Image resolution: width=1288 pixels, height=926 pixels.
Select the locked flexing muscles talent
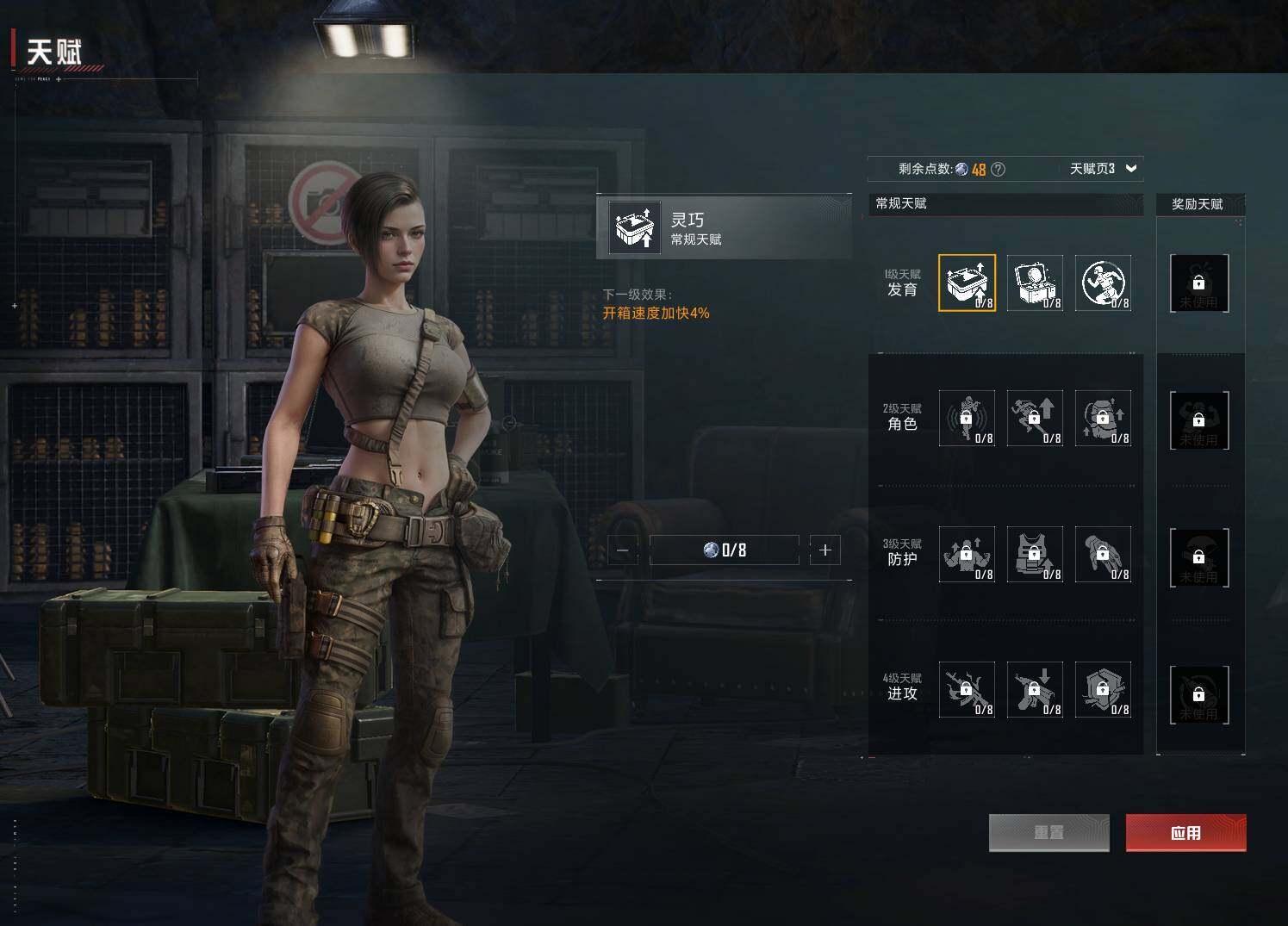tap(967, 555)
